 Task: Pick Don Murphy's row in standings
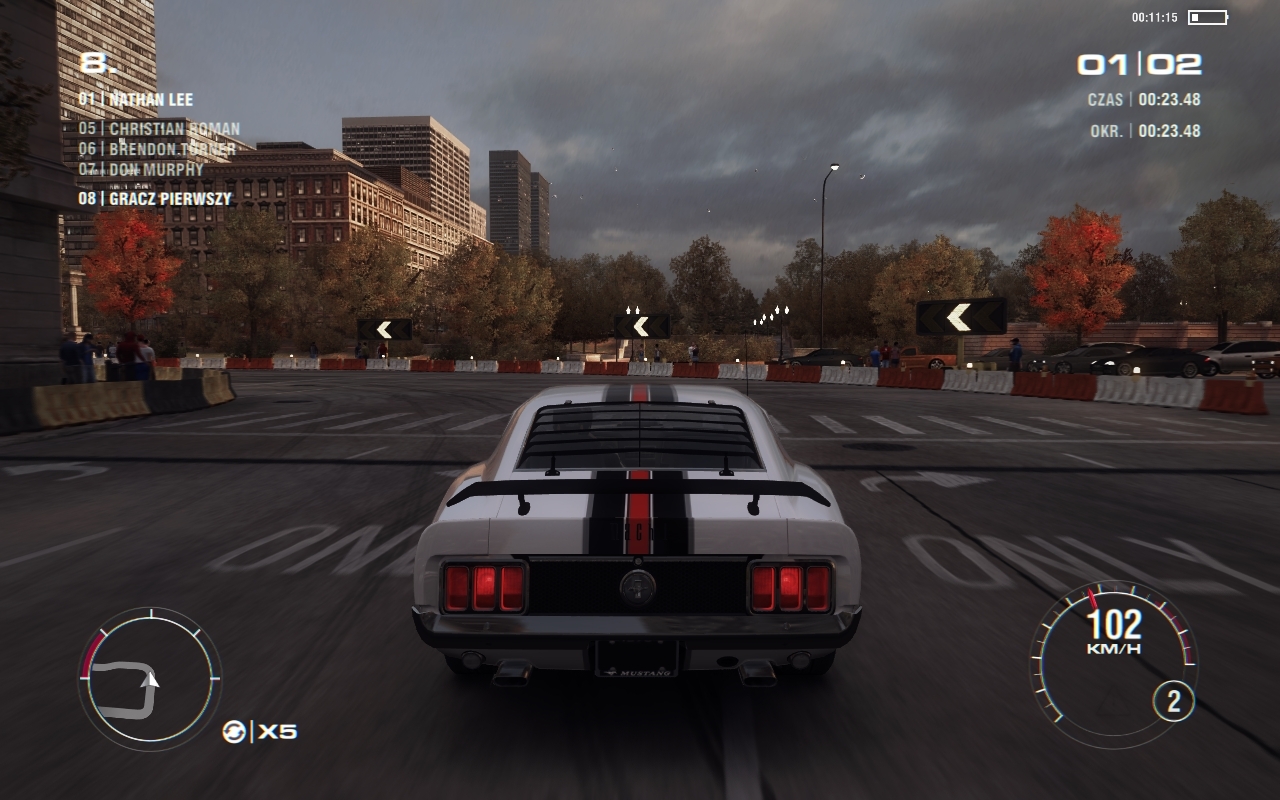tap(141, 169)
